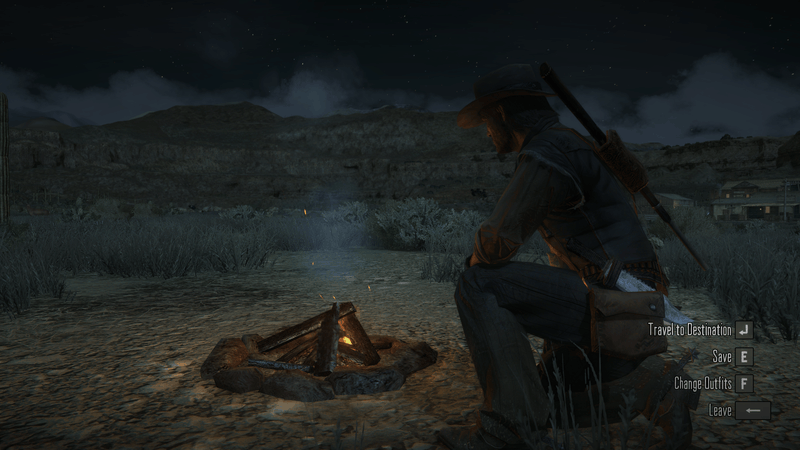This screenshot has height=450, width=800.
Task: Leave the campsite menu
Action: point(722,410)
